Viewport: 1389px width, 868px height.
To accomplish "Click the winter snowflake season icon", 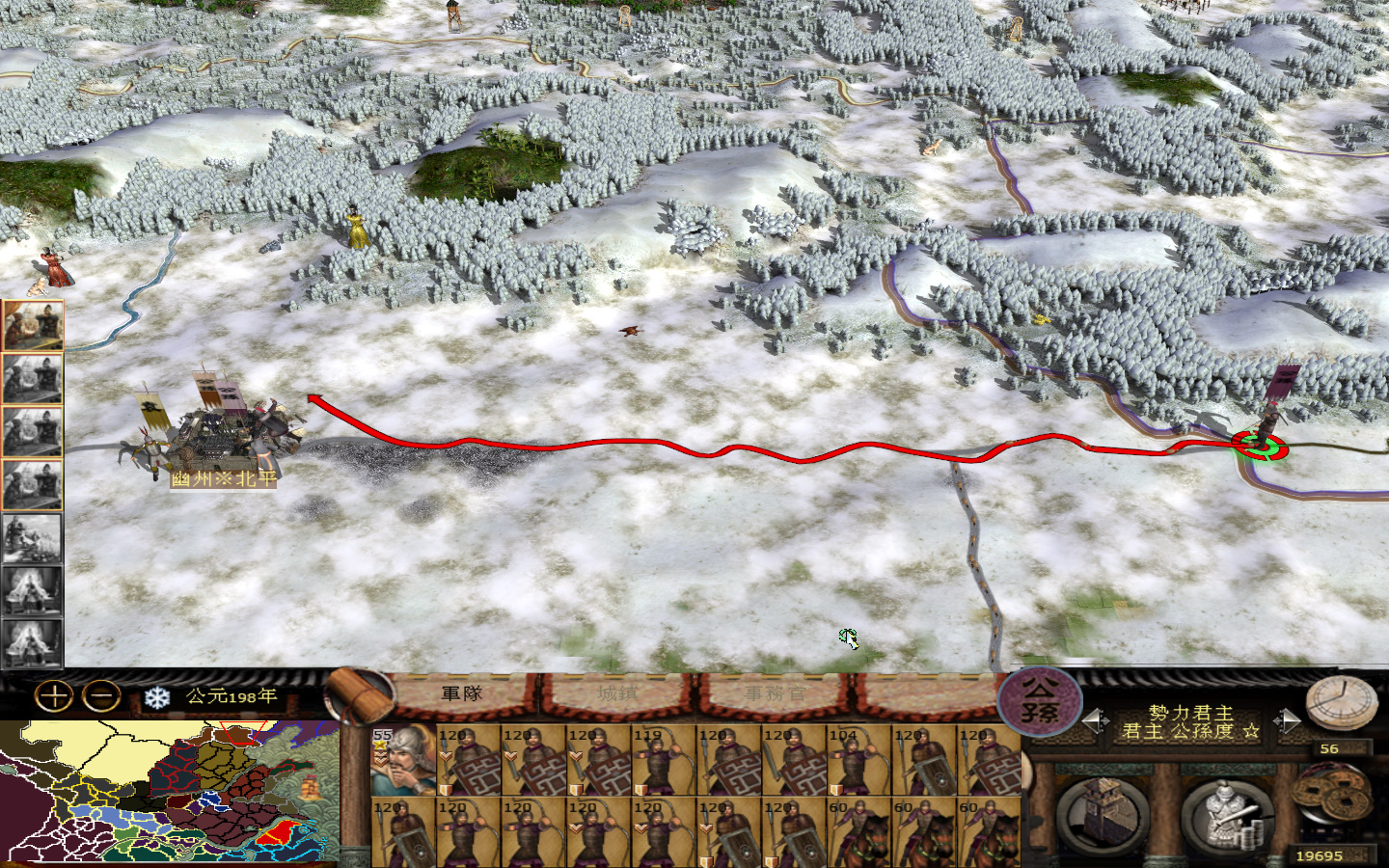I will (154, 692).
